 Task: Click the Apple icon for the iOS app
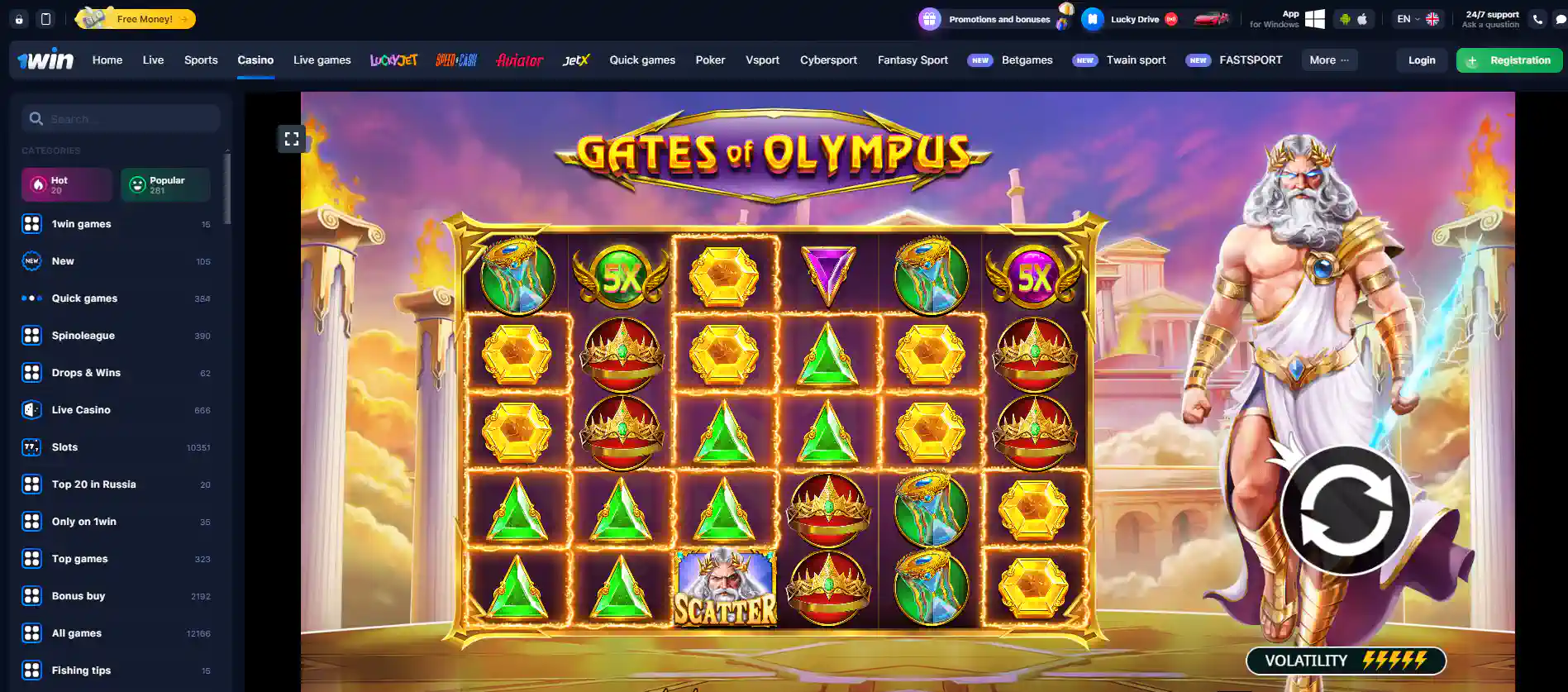pos(1365,18)
